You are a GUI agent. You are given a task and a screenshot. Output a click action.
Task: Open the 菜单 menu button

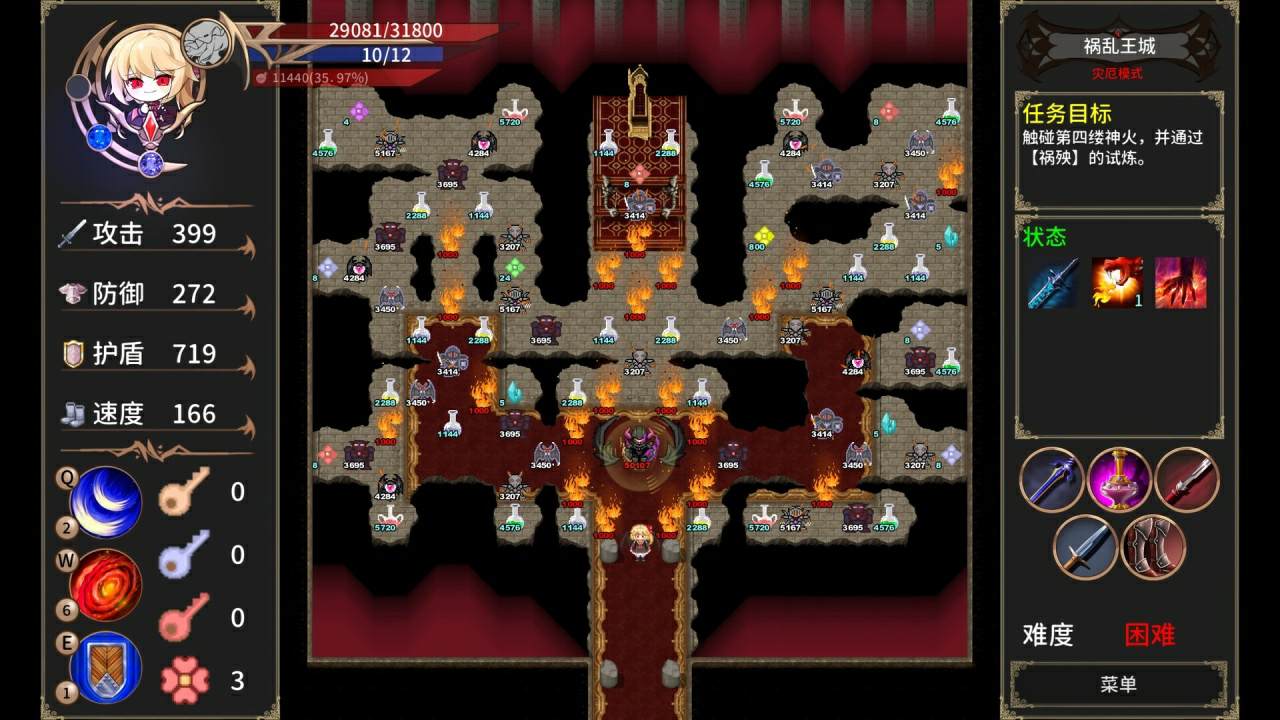click(1119, 684)
